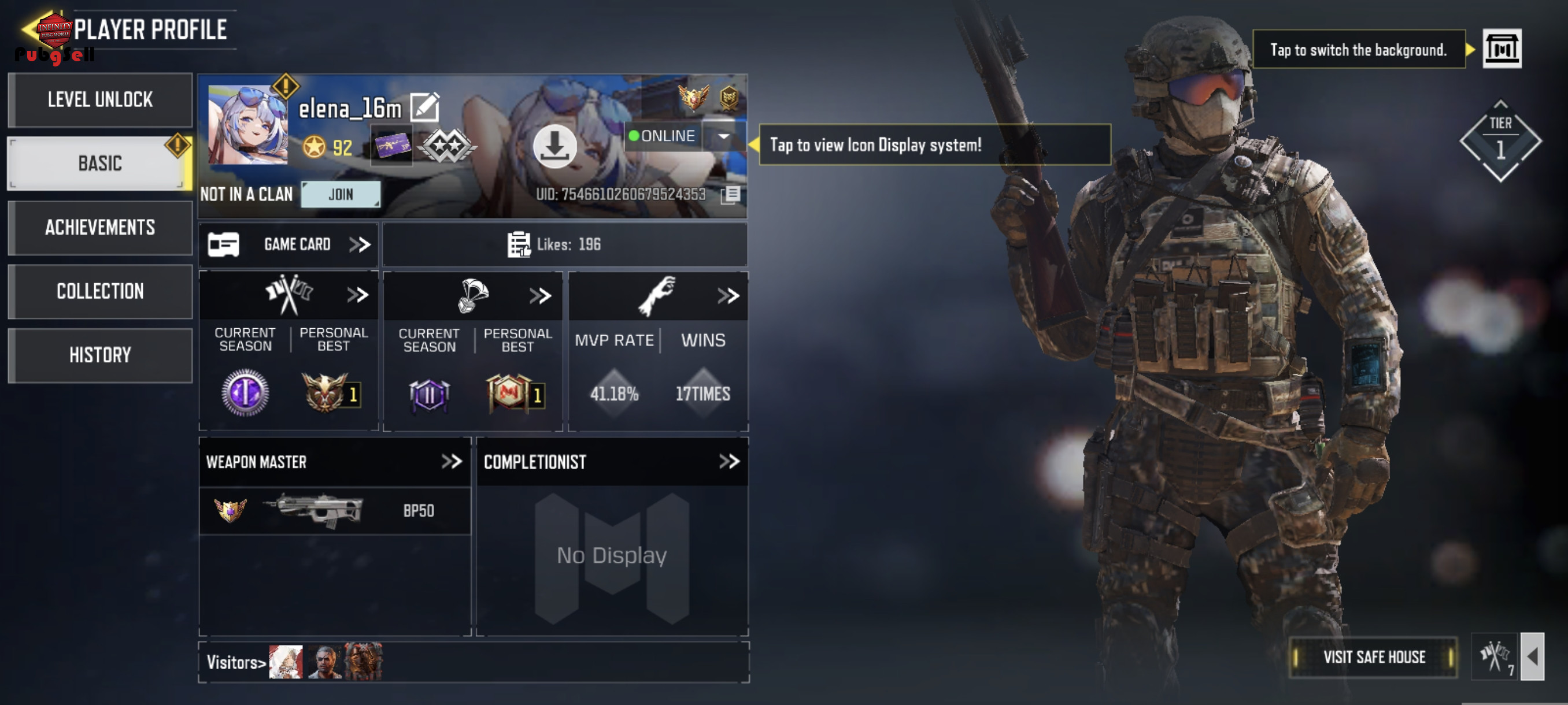Viewport: 1568px width, 705px height.
Task: Open the Online status dropdown
Action: [x=724, y=136]
